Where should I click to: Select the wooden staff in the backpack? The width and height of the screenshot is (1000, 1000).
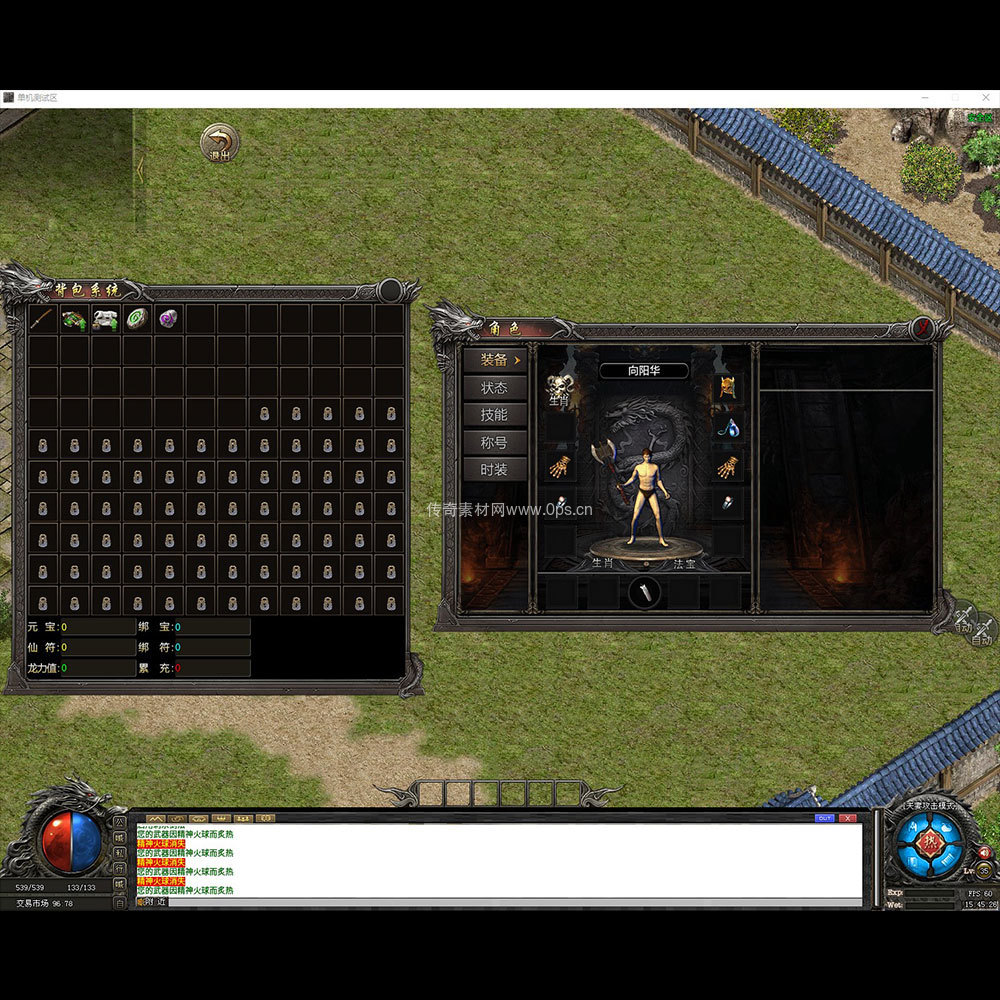point(43,319)
